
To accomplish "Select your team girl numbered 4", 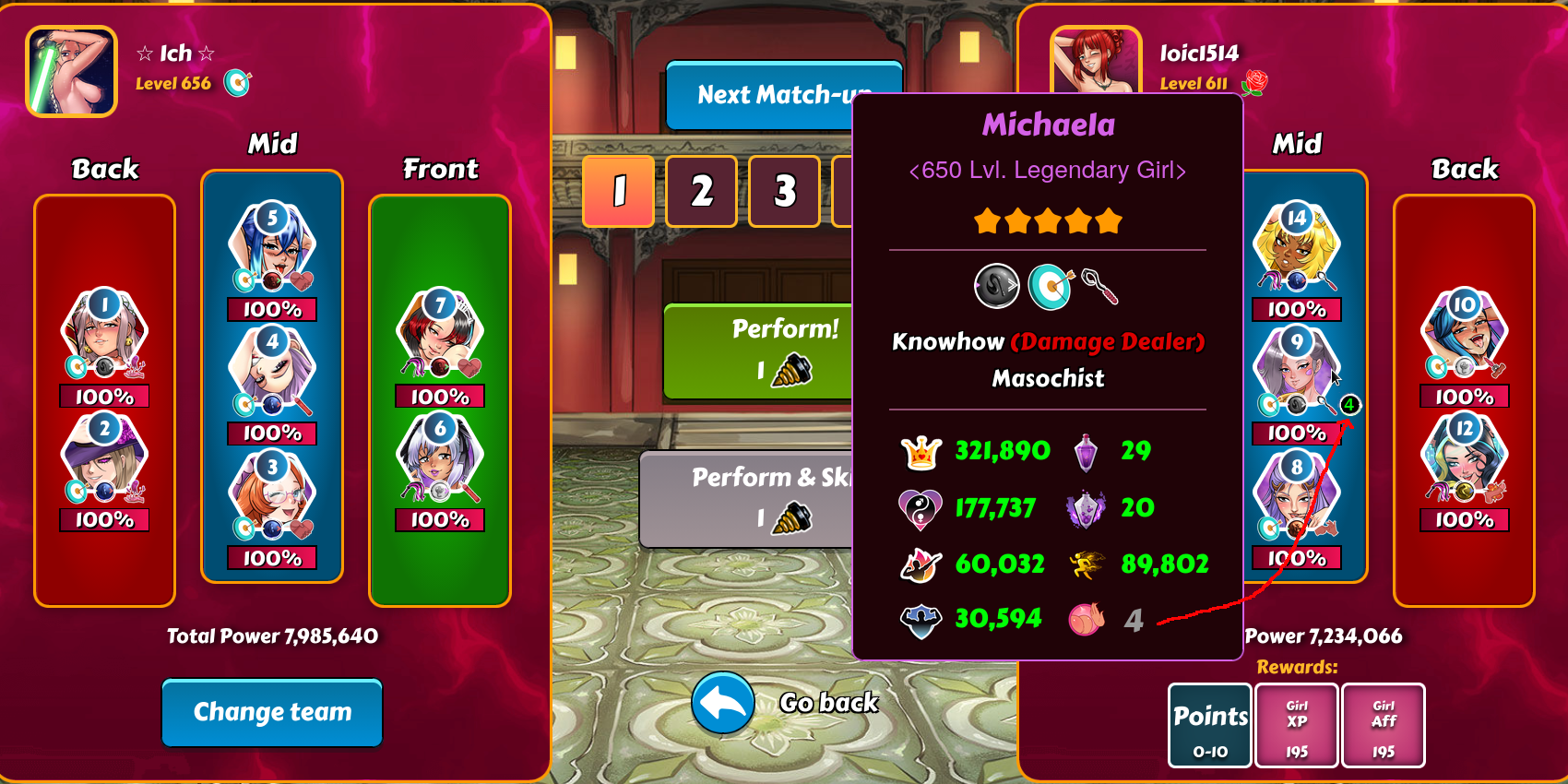I will 272,373.
